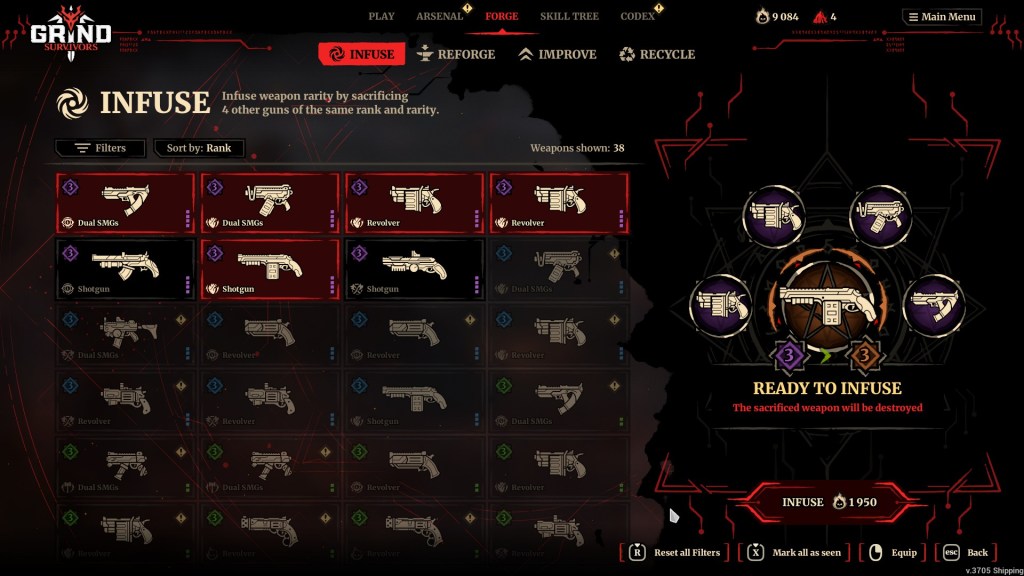Go to the Skill Tree tab
This screenshot has height=576, width=1024.
pos(568,16)
